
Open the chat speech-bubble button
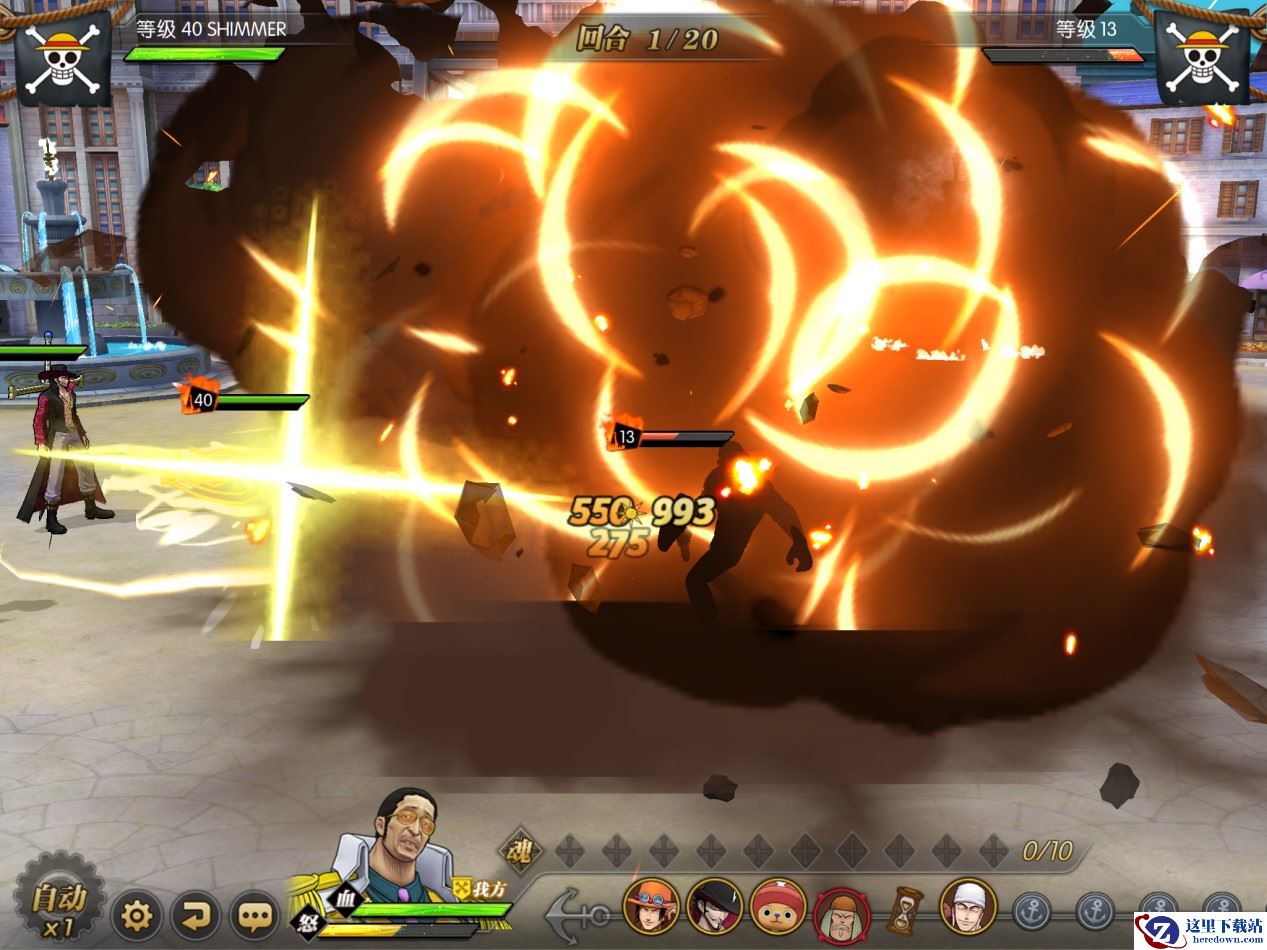(254, 914)
